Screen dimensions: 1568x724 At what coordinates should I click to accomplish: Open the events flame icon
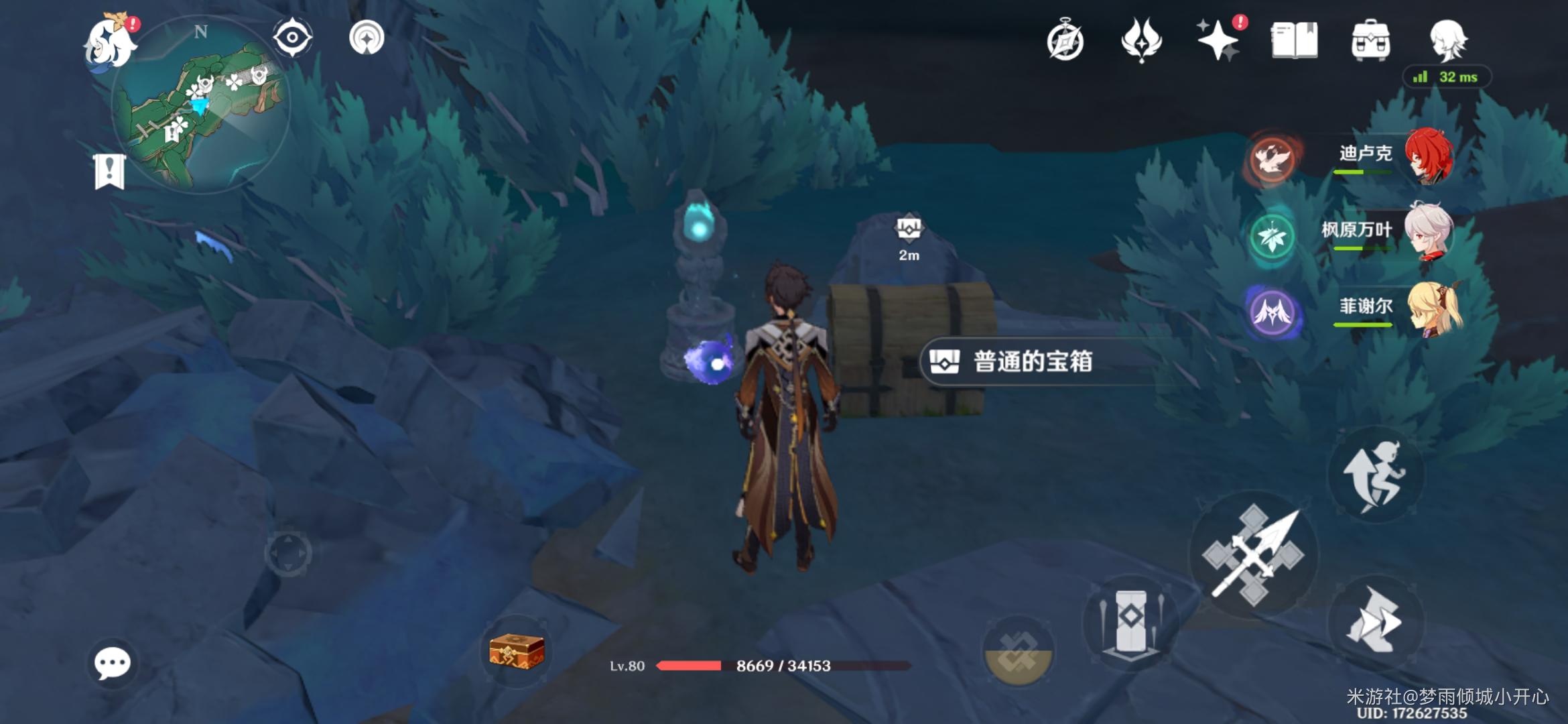point(1141,40)
